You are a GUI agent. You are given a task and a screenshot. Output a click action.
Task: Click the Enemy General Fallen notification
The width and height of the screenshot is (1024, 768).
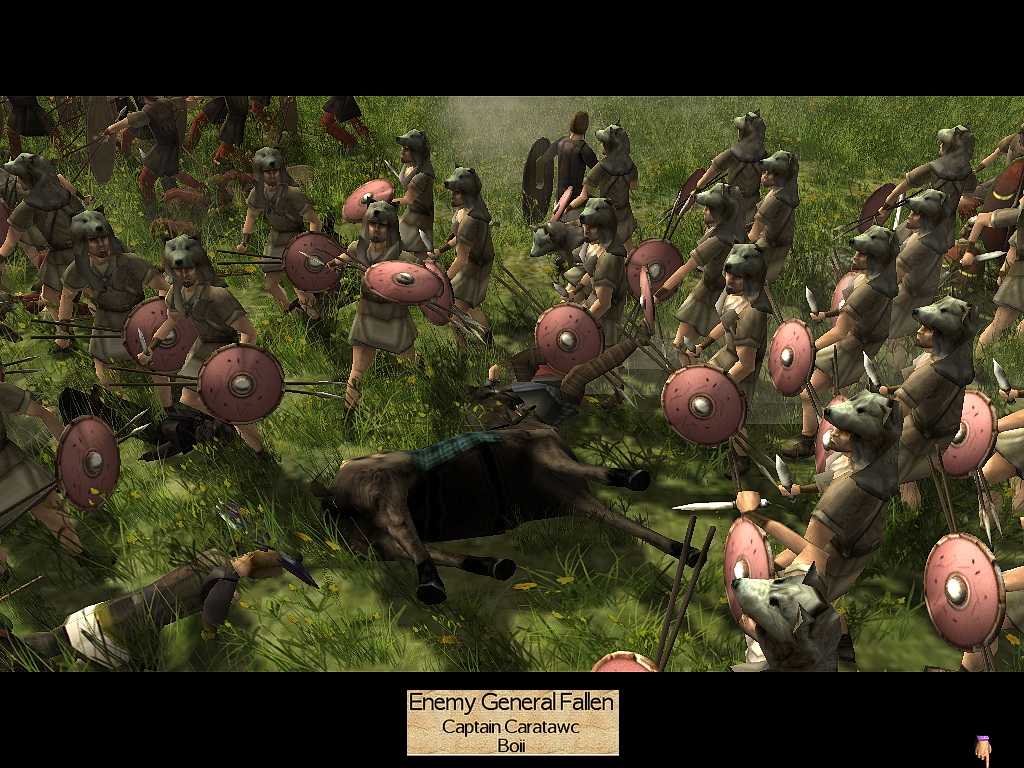click(x=512, y=722)
